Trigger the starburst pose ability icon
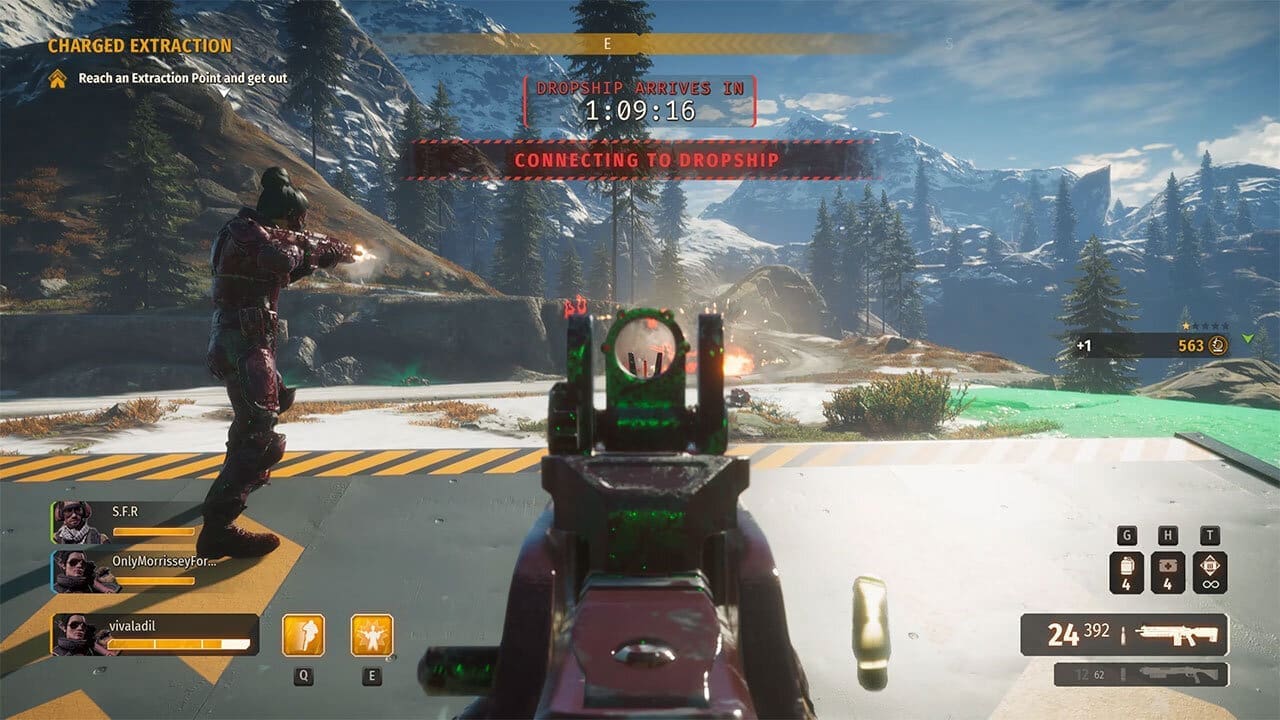 tap(372, 635)
